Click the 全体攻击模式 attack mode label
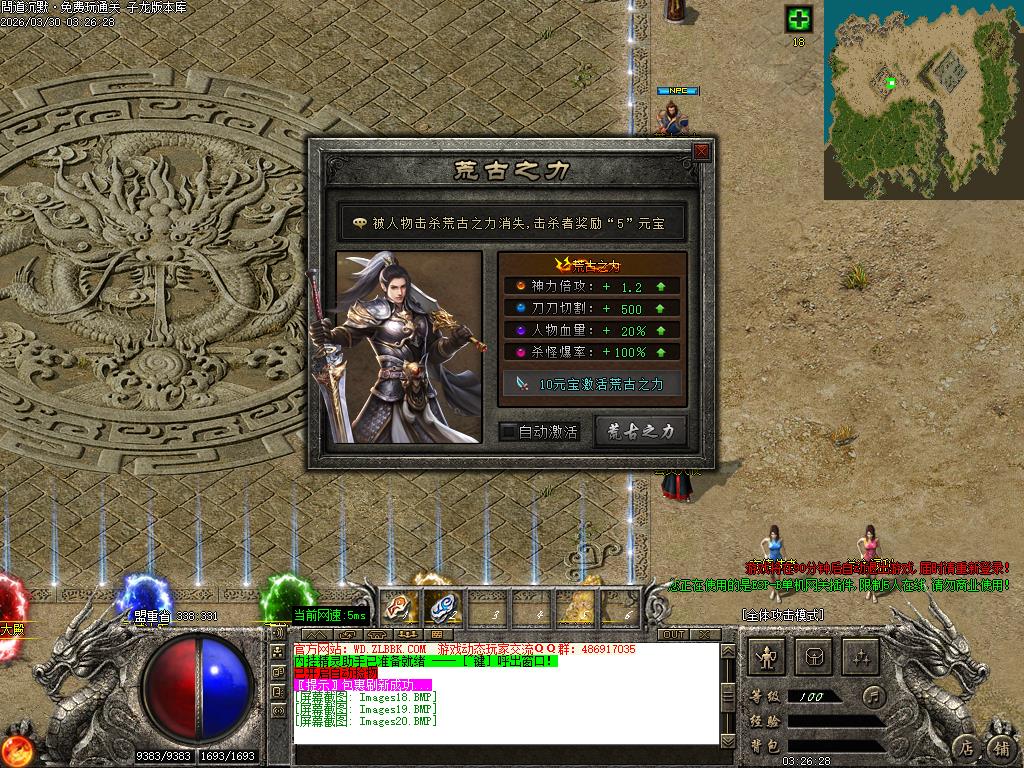 782,614
